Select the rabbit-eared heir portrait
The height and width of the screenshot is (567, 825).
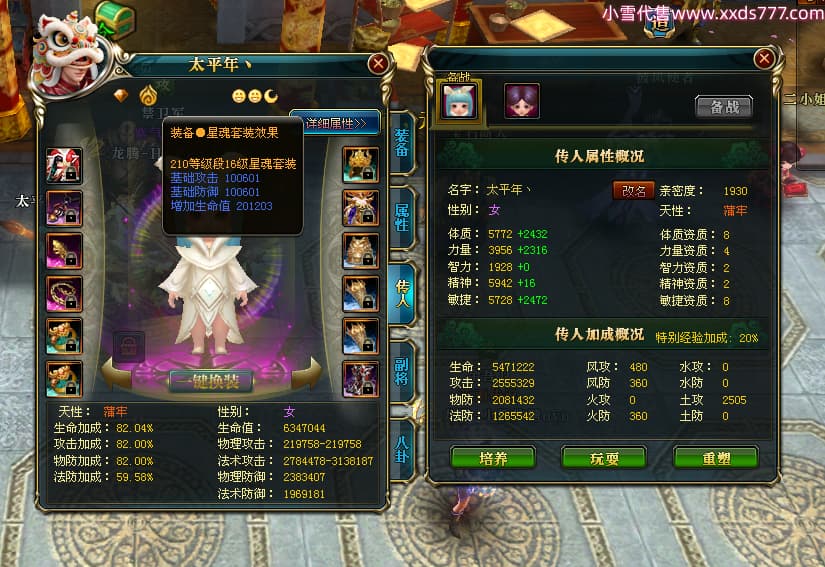click(461, 100)
